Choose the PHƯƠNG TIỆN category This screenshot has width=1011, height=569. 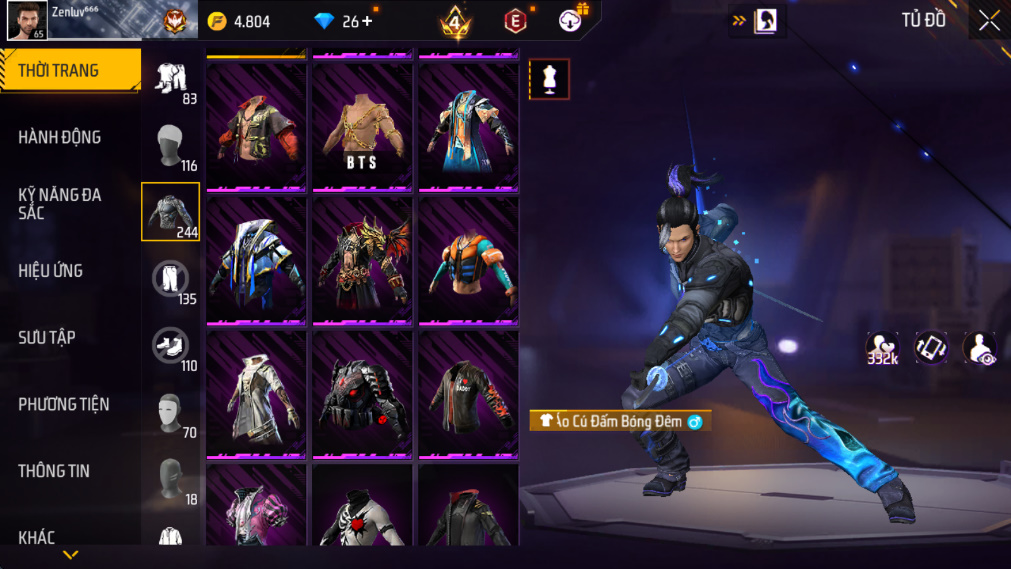click(x=64, y=404)
